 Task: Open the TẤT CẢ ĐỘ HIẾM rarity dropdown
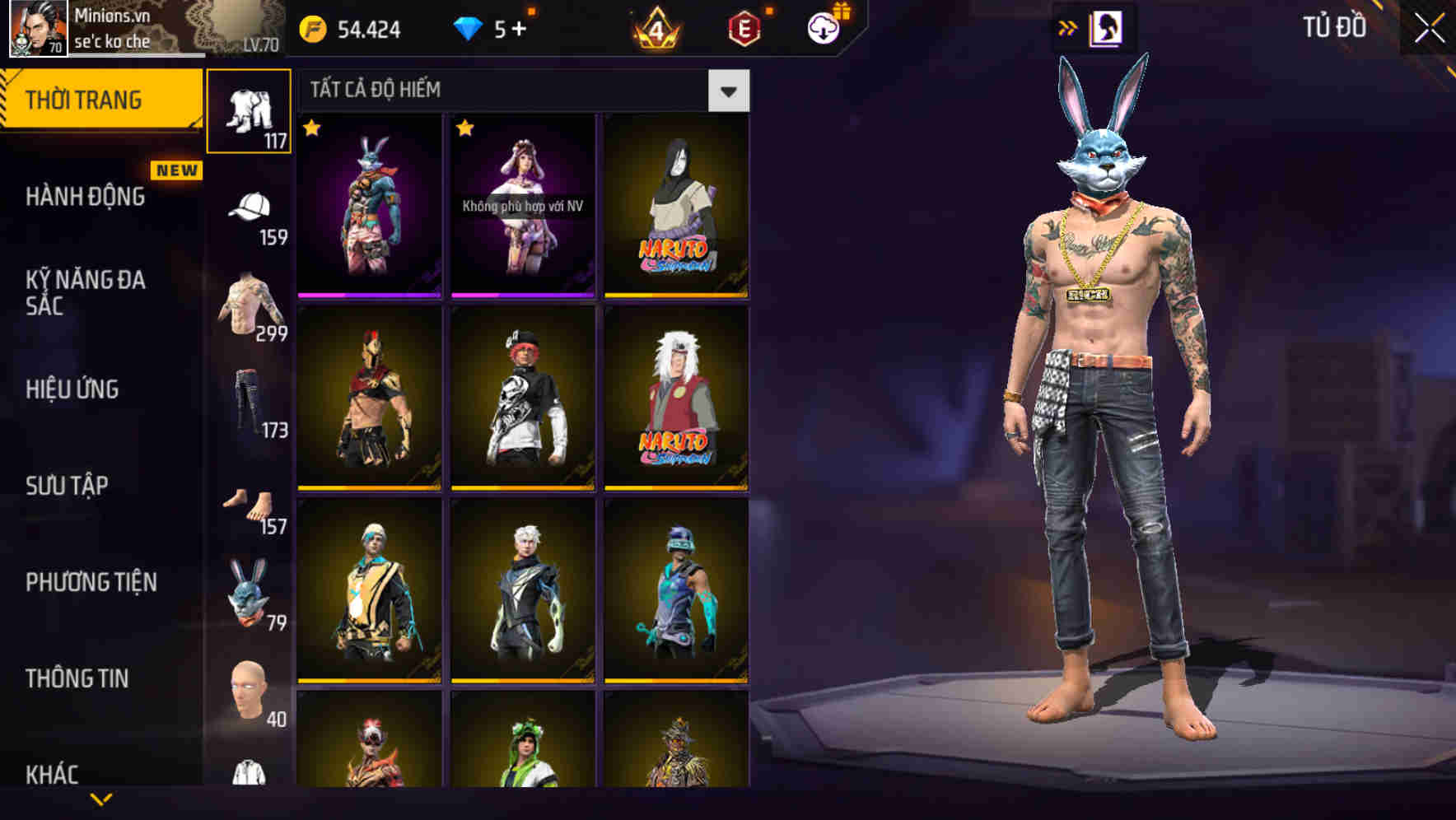click(x=728, y=91)
